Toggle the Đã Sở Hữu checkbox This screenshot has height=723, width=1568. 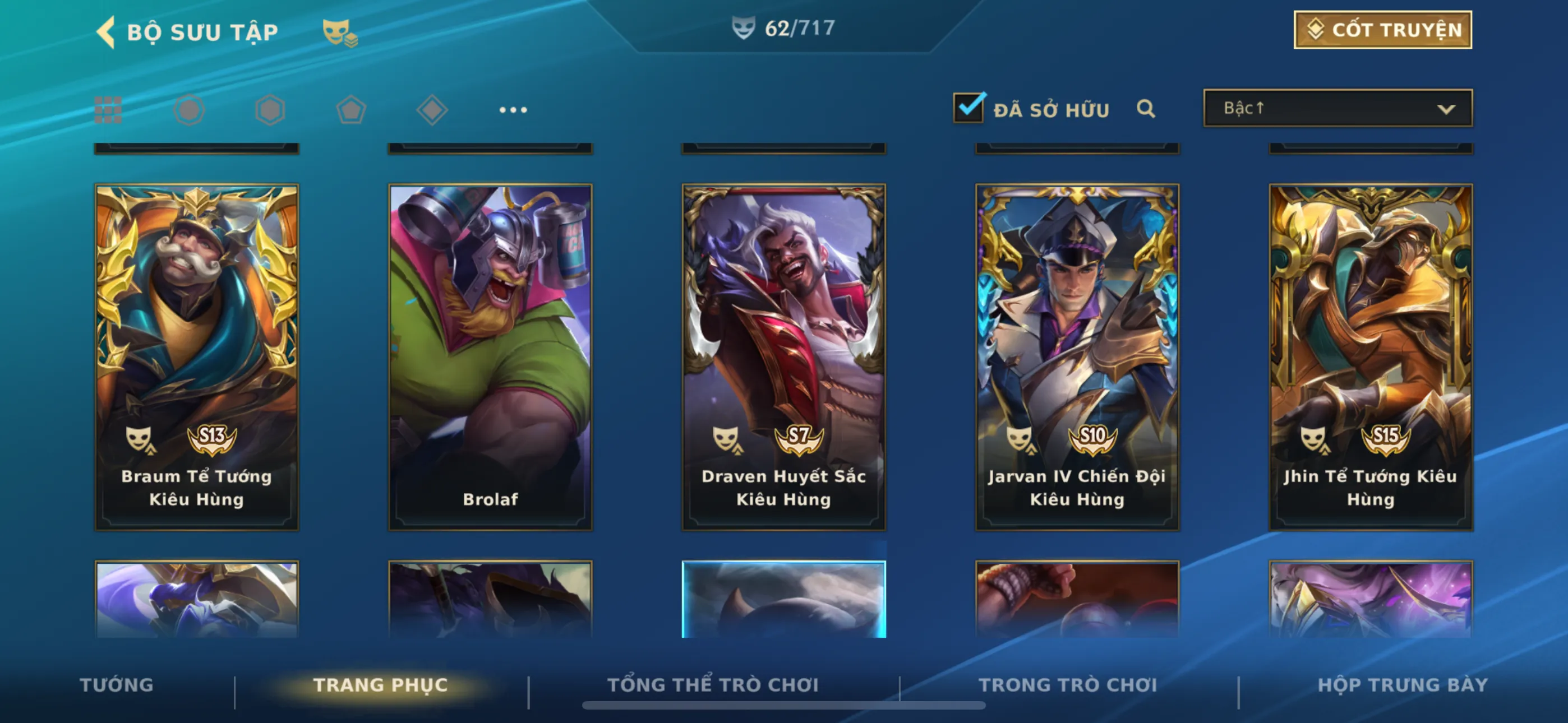(x=968, y=108)
